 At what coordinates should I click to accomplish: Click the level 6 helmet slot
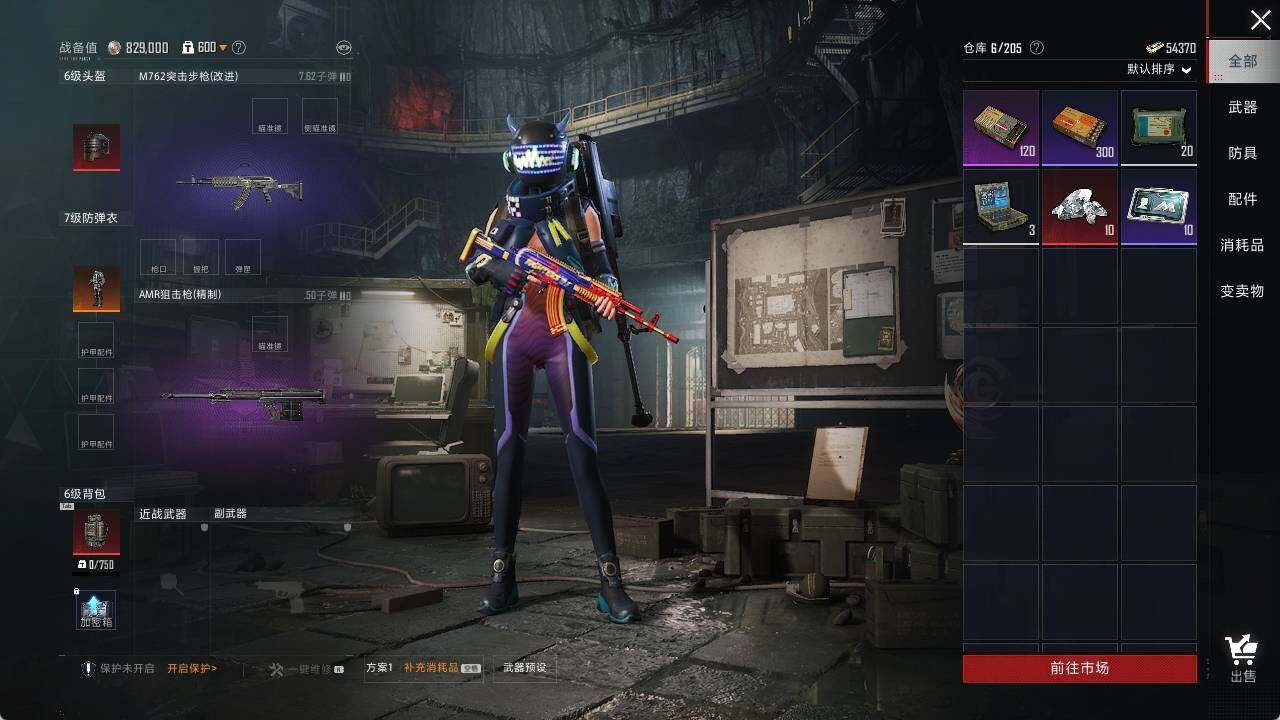pyautogui.click(x=97, y=147)
